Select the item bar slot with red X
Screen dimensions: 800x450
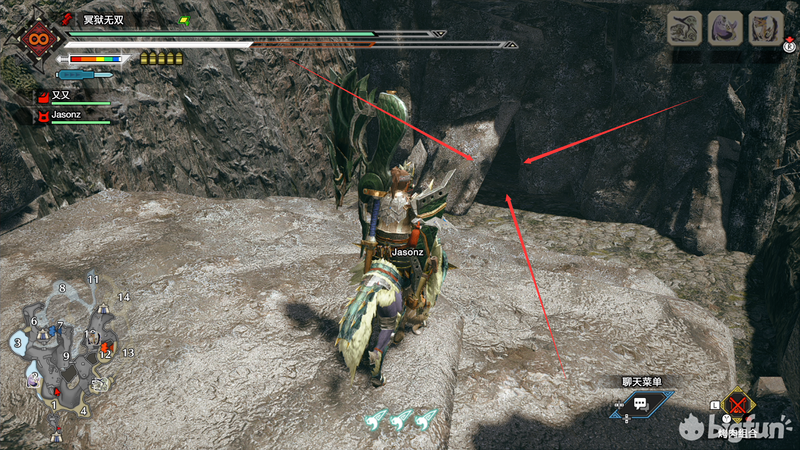(740, 406)
